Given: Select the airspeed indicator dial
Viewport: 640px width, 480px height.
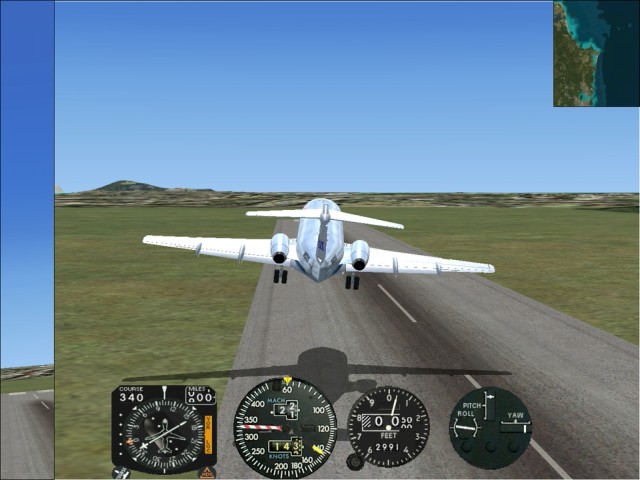Looking at the screenshot, I should click(x=285, y=427).
